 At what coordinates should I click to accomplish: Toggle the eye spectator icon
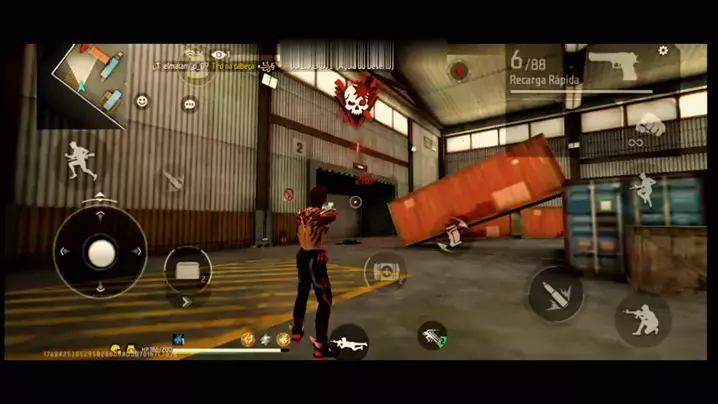tap(220, 55)
